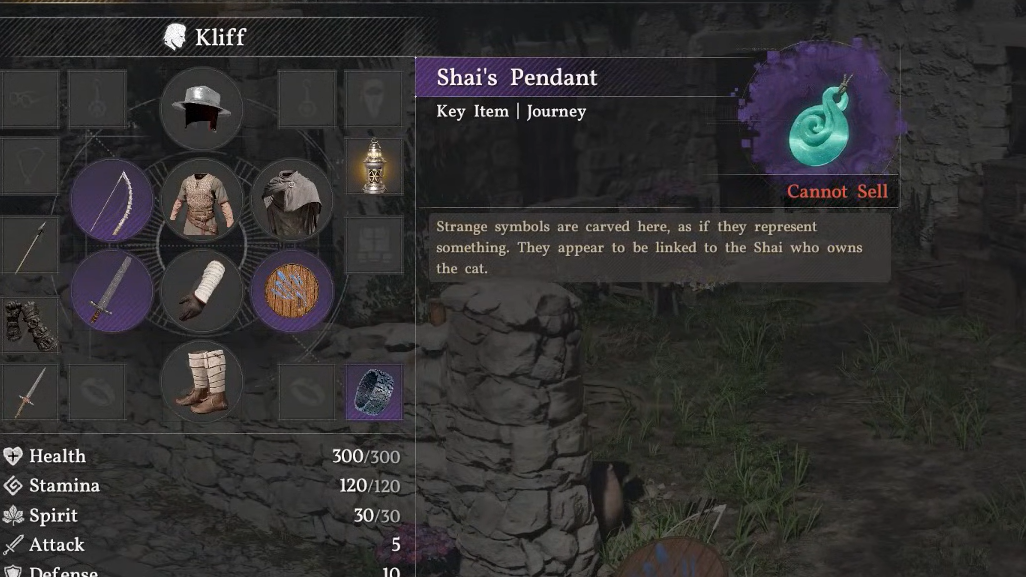Image resolution: width=1026 pixels, height=577 pixels.
Task: Click the wrapped leather boots slot
Action: coord(201,380)
